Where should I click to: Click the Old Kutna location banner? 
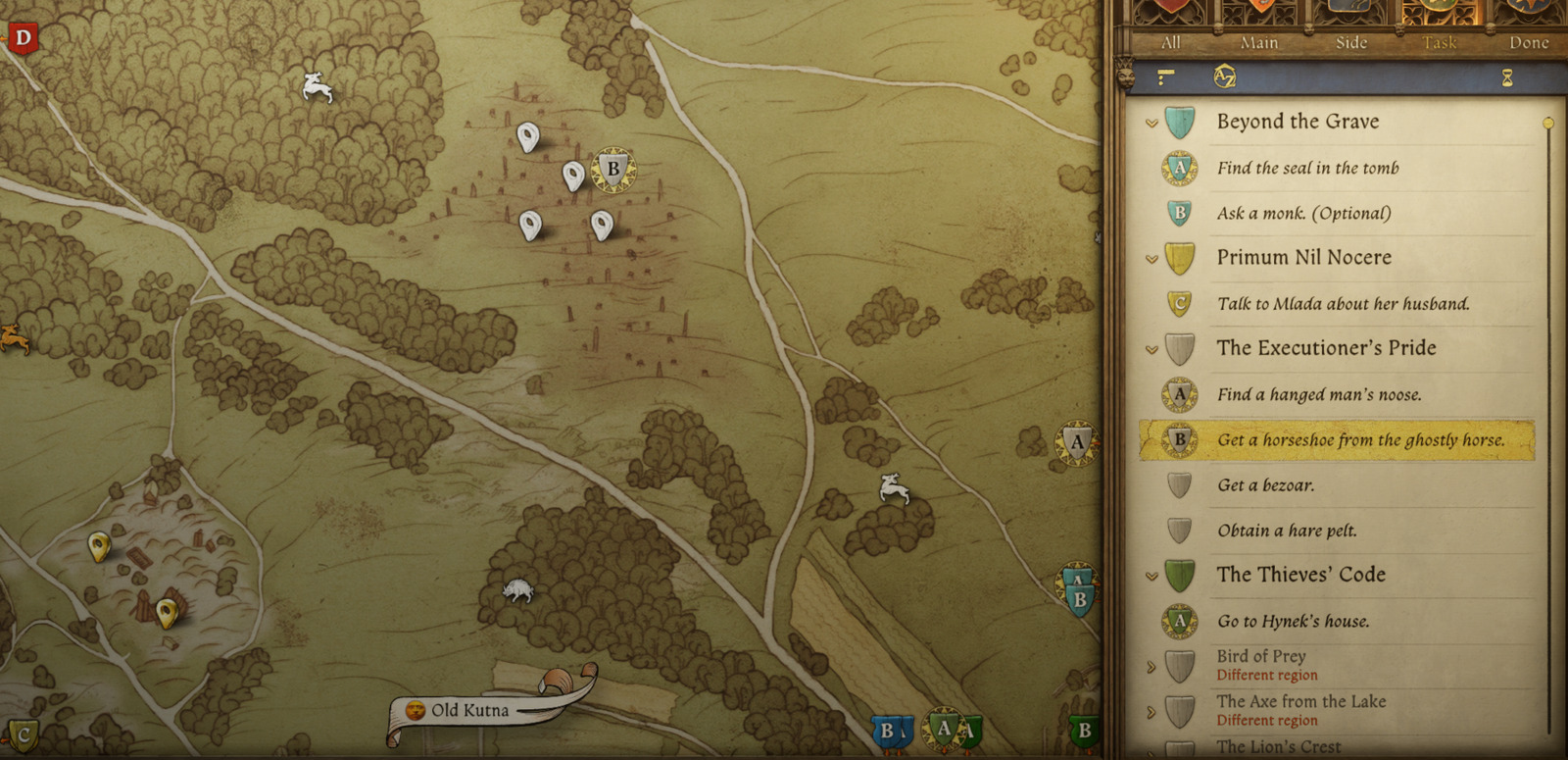pos(470,708)
